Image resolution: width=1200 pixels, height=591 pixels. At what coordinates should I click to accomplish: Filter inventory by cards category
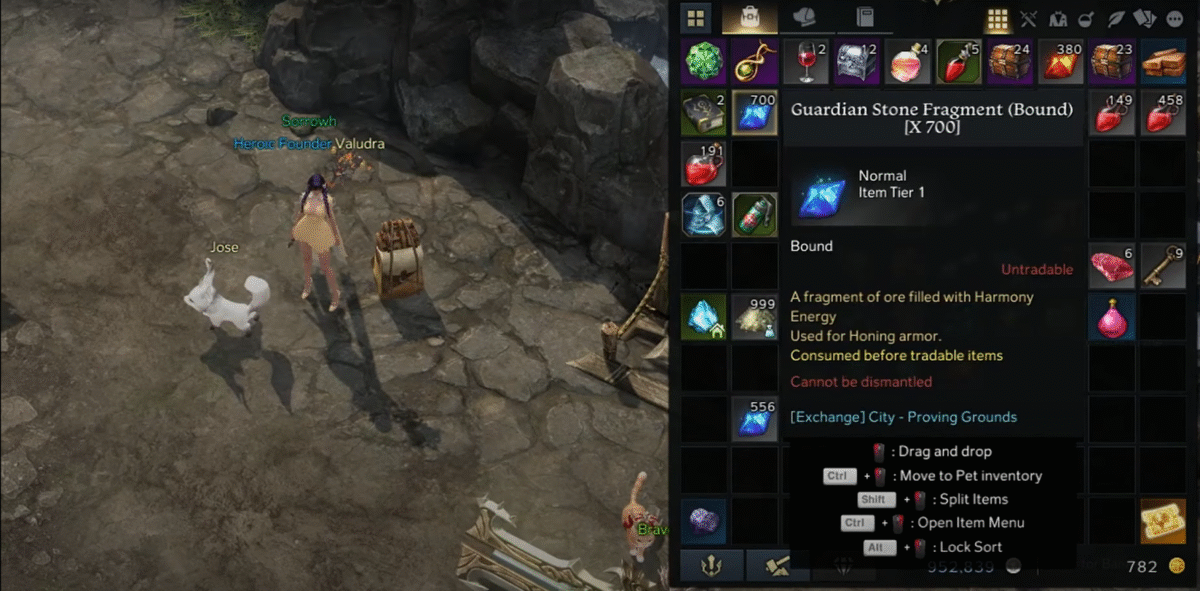click(1146, 19)
